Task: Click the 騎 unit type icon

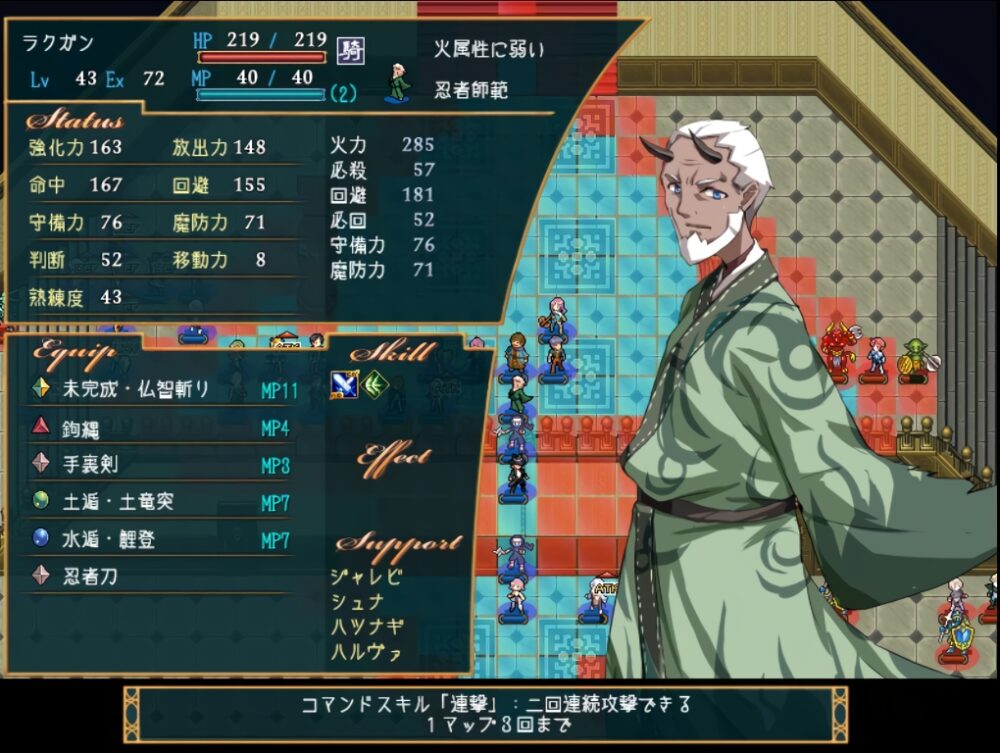Action: (350, 49)
